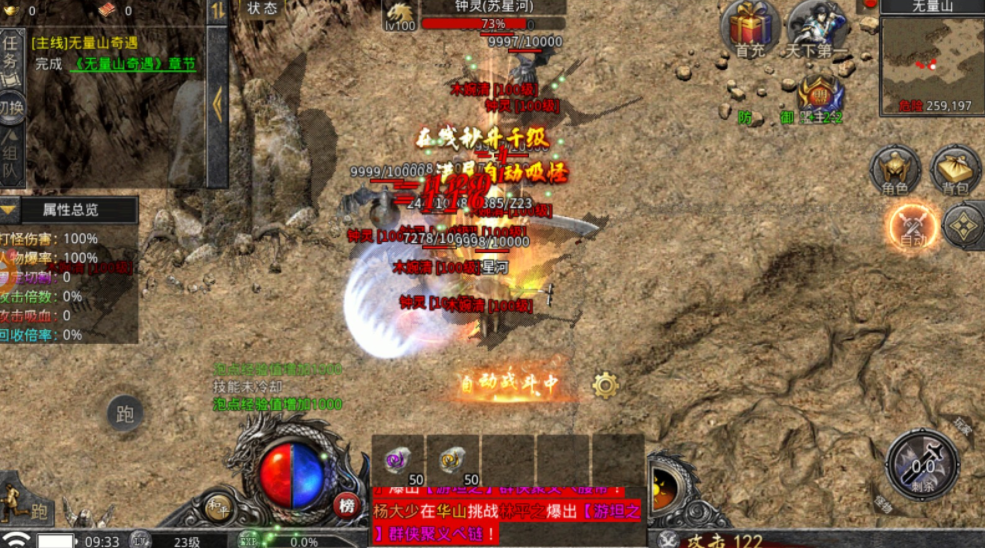Select the 任务 quest tab
Screen dimensions: 985x548
click(12, 51)
